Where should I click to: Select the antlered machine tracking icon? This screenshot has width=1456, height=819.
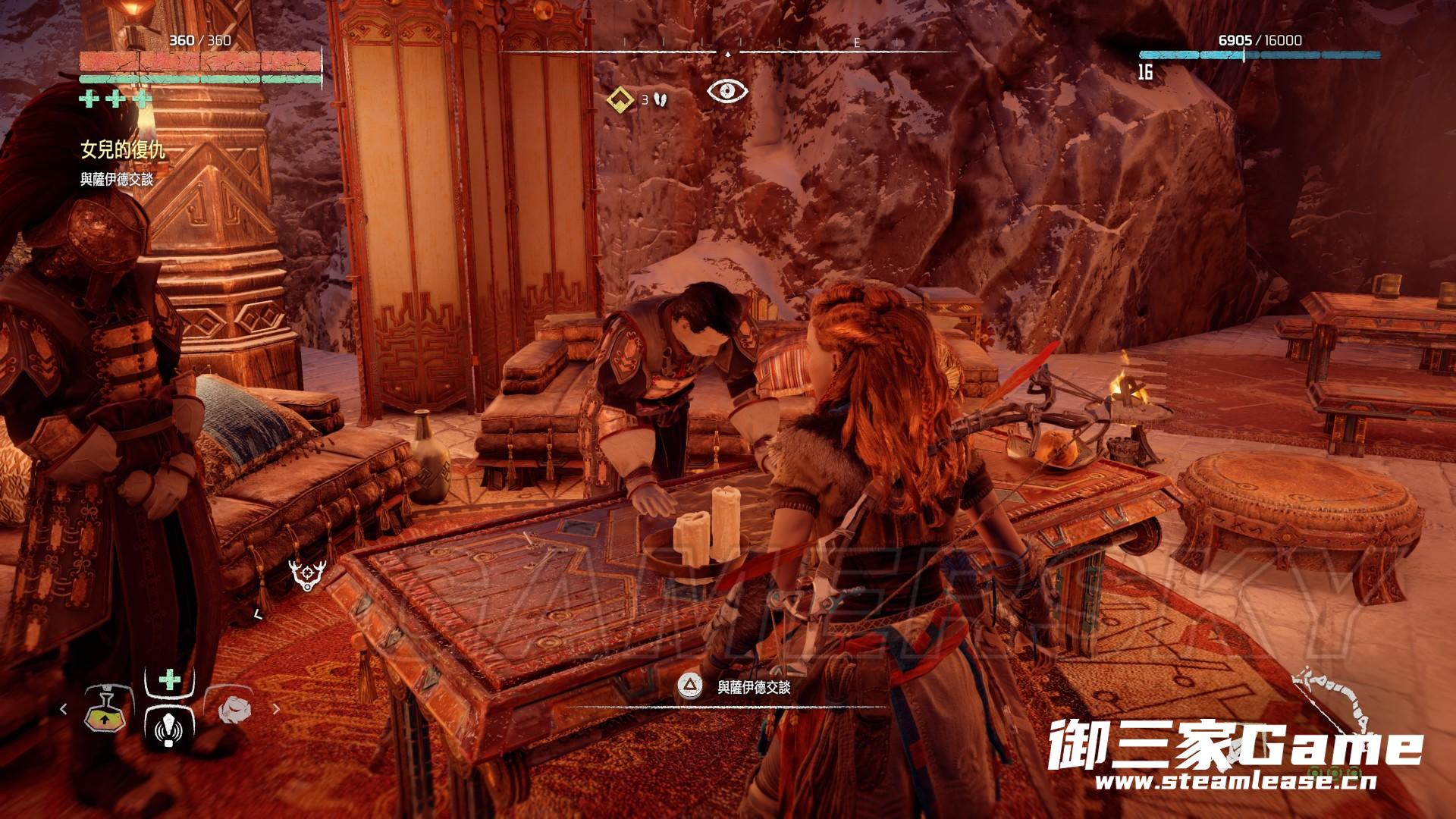307,575
